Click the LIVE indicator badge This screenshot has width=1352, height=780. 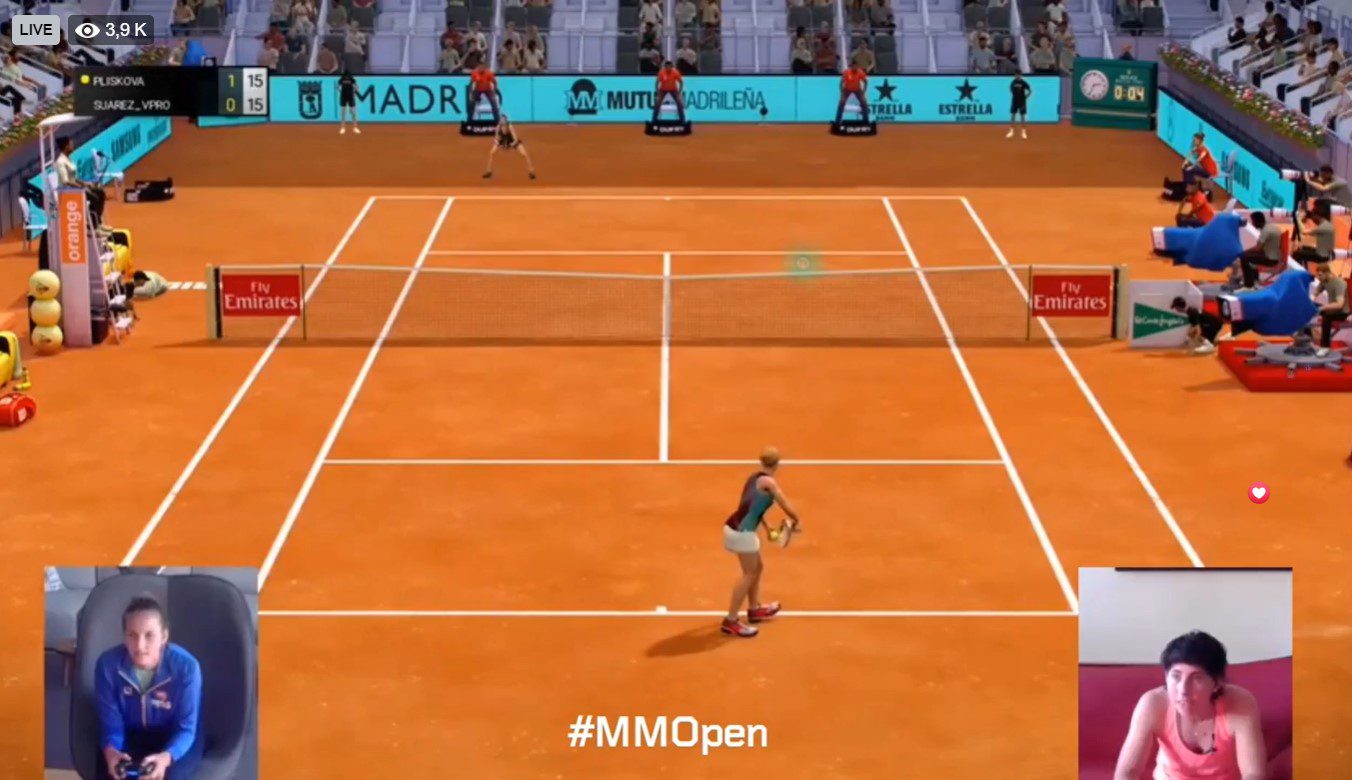coord(34,29)
